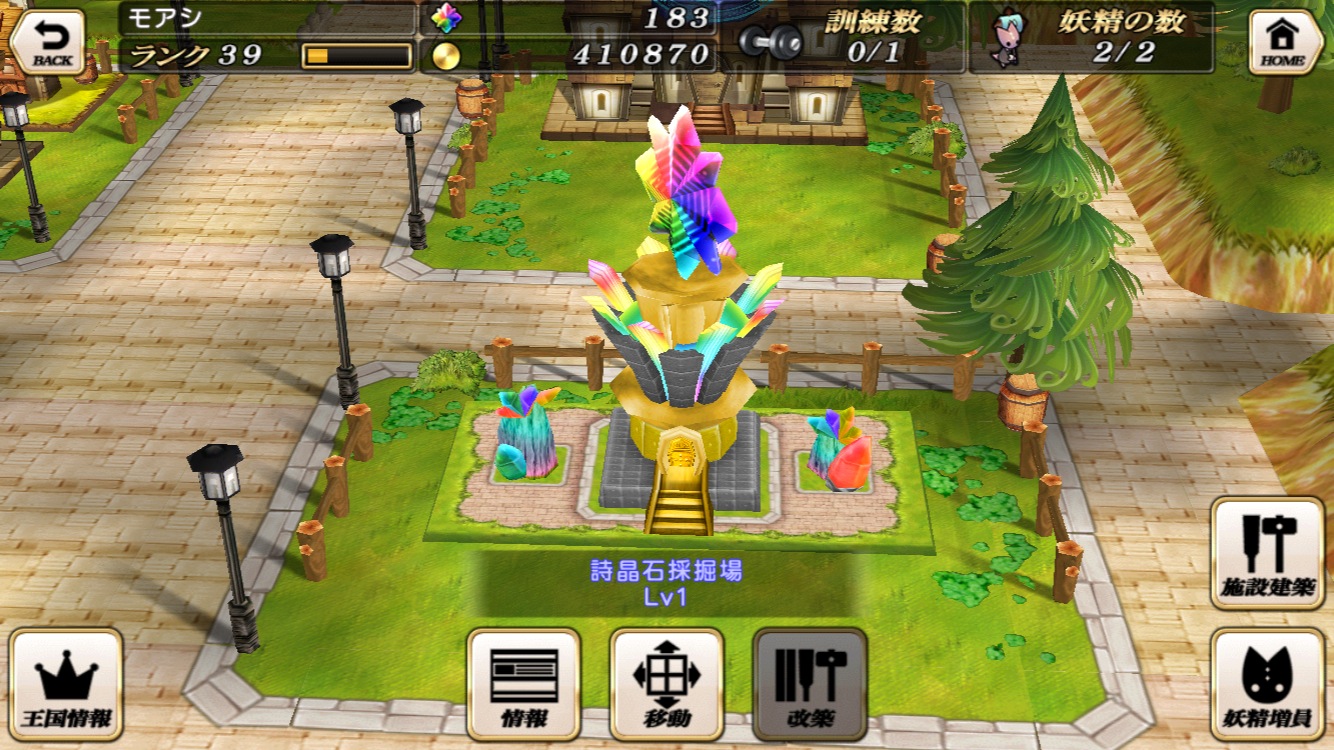Open the 施設建築 facility construction menu
Viewport: 1334px width, 750px height.
click(1267, 553)
